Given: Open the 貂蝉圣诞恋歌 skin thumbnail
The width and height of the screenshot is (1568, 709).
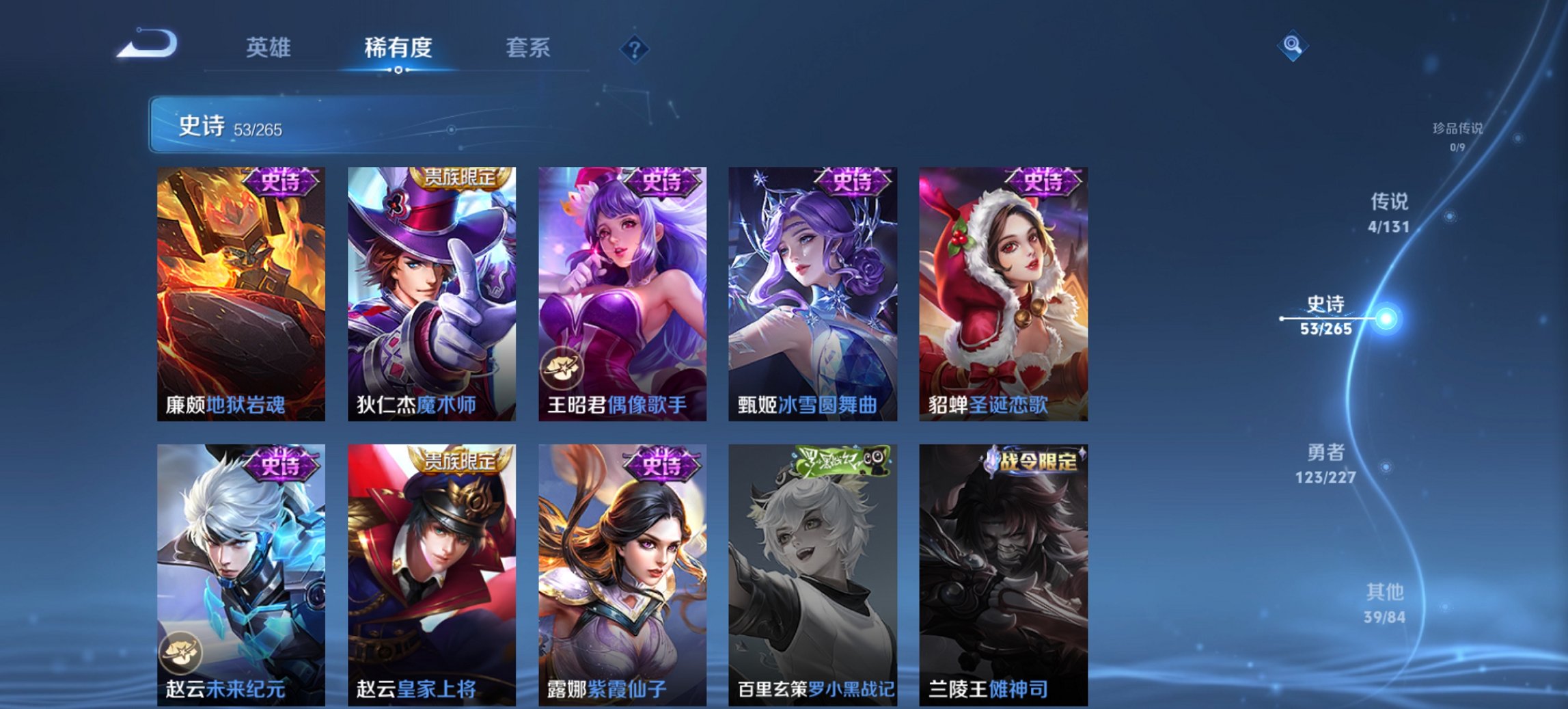Looking at the screenshot, I should [x=1003, y=294].
